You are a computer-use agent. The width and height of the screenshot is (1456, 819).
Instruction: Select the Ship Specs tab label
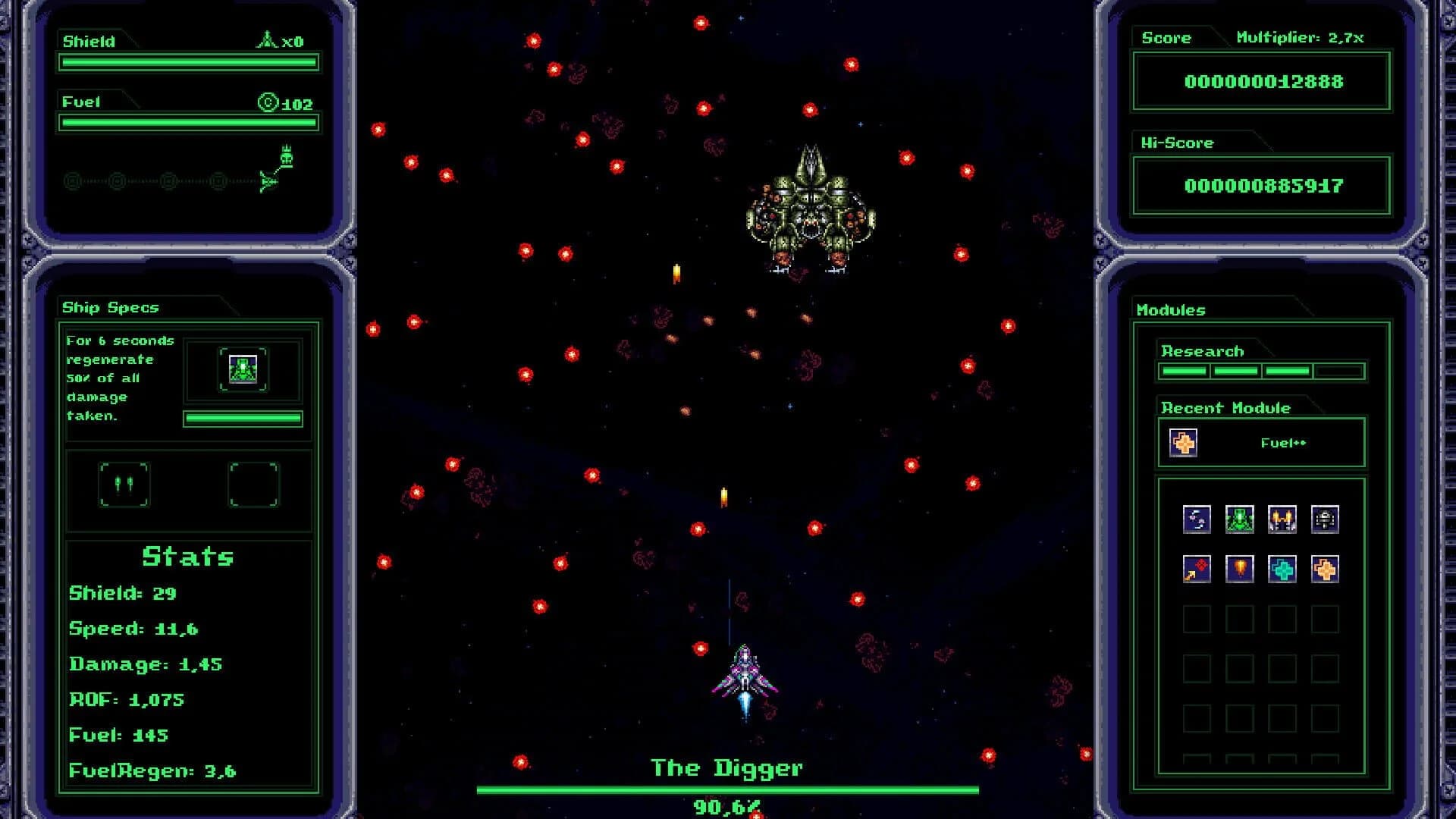(x=108, y=307)
